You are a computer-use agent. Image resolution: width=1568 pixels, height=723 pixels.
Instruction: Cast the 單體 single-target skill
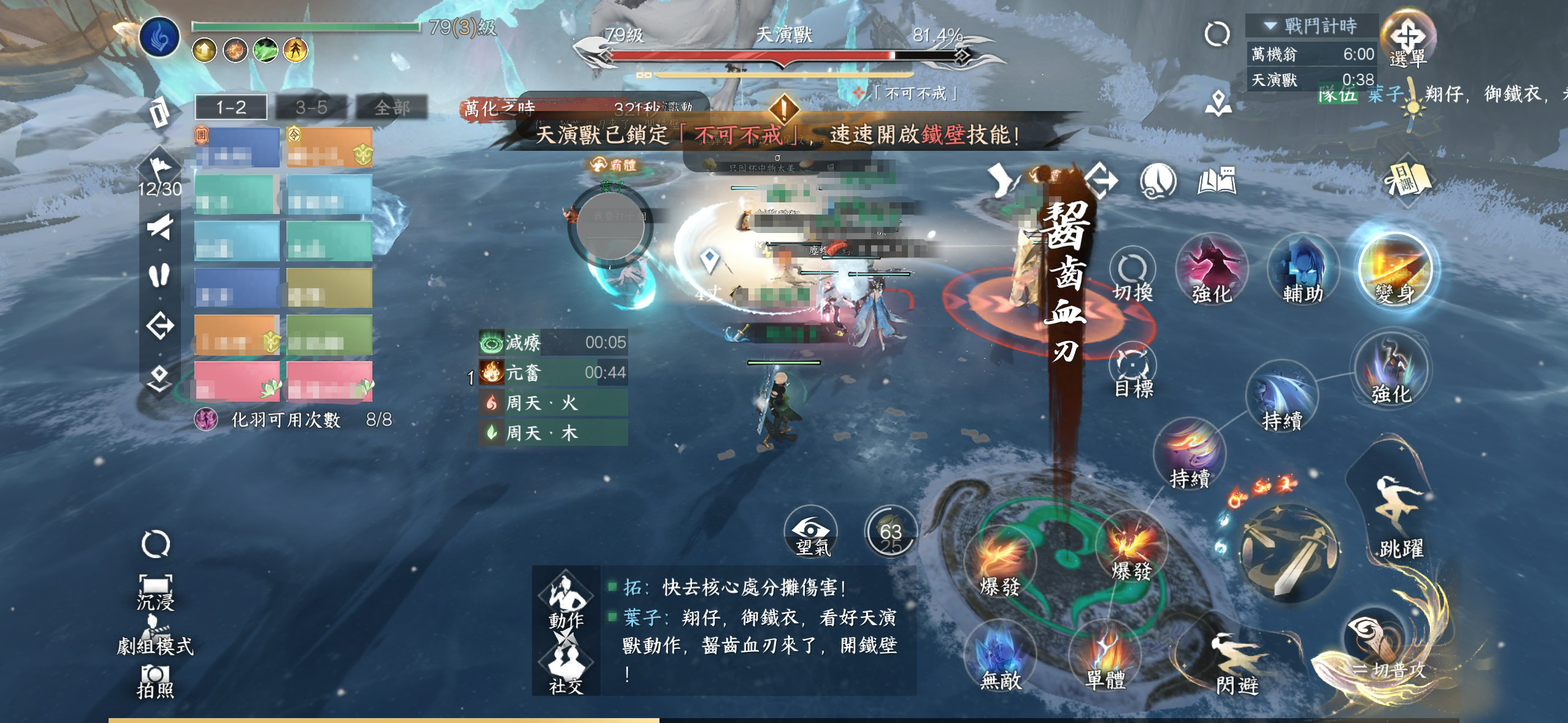pyautogui.click(x=1105, y=655)
